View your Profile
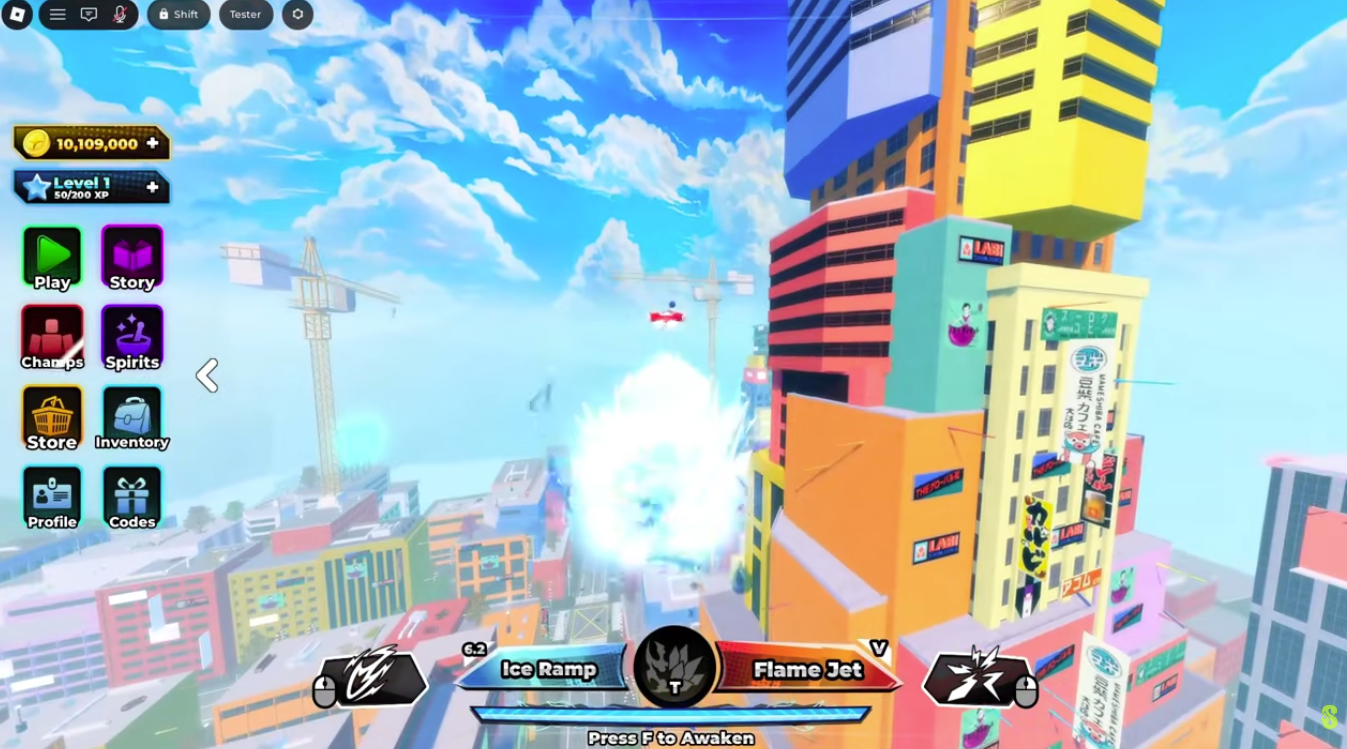 (51, 496)
